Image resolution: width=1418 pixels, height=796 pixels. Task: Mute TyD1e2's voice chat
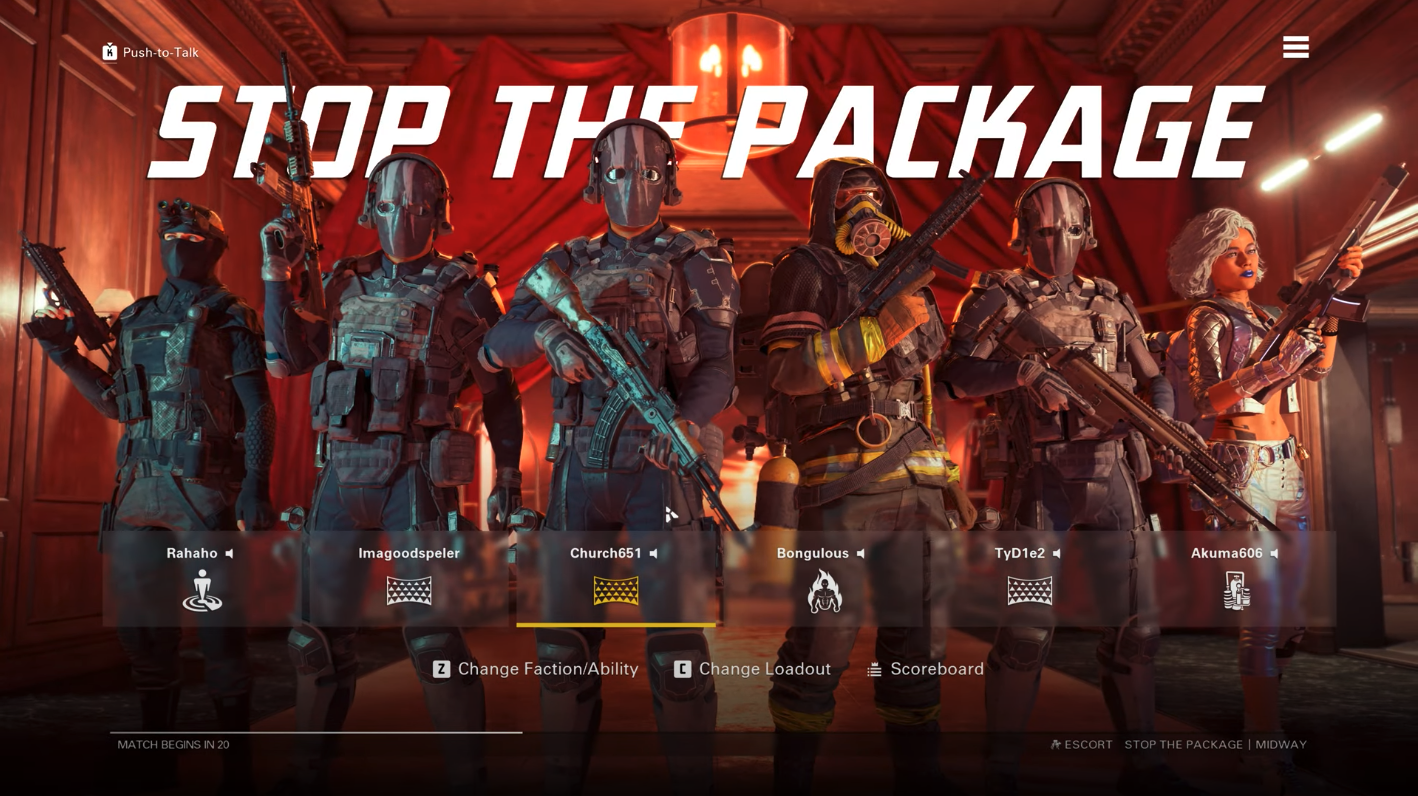1057,553
